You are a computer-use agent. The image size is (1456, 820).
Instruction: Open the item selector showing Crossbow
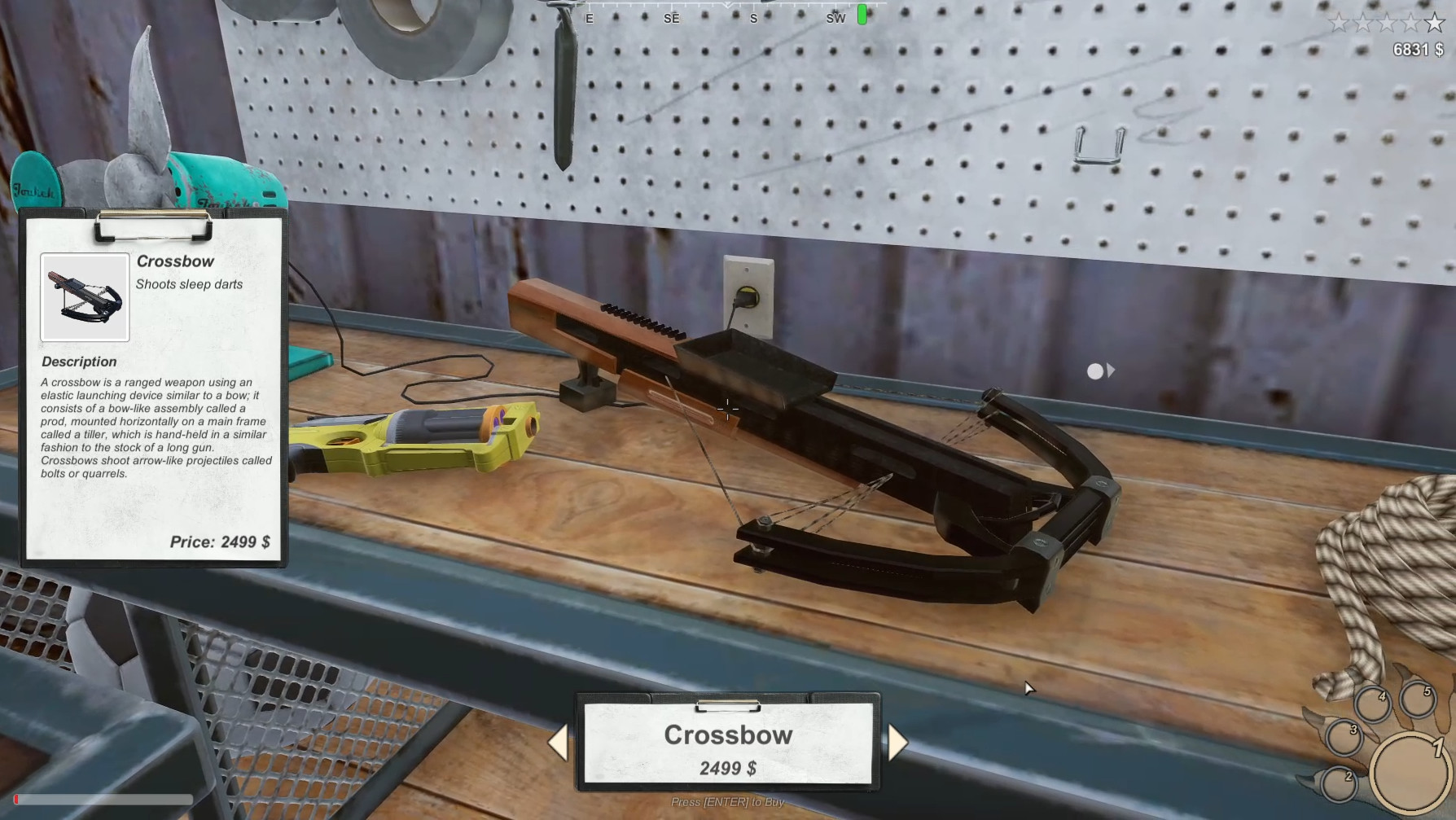click(x=728, y=735)
